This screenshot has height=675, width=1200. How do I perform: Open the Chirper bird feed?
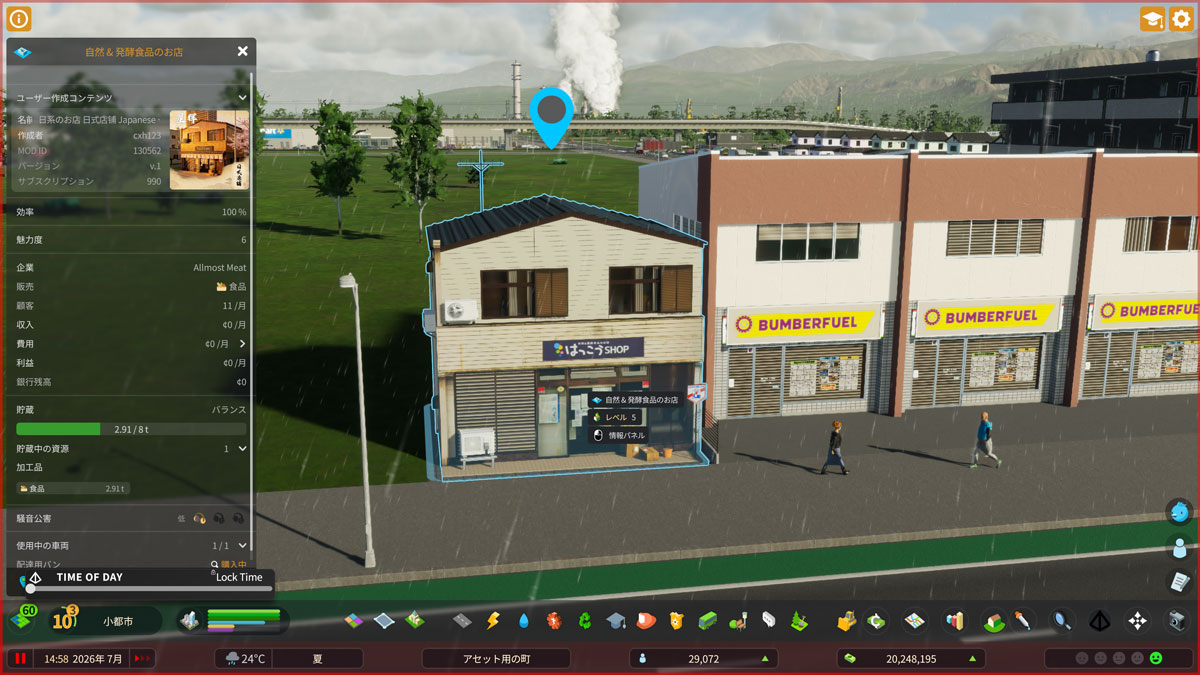coord(1180,512)
